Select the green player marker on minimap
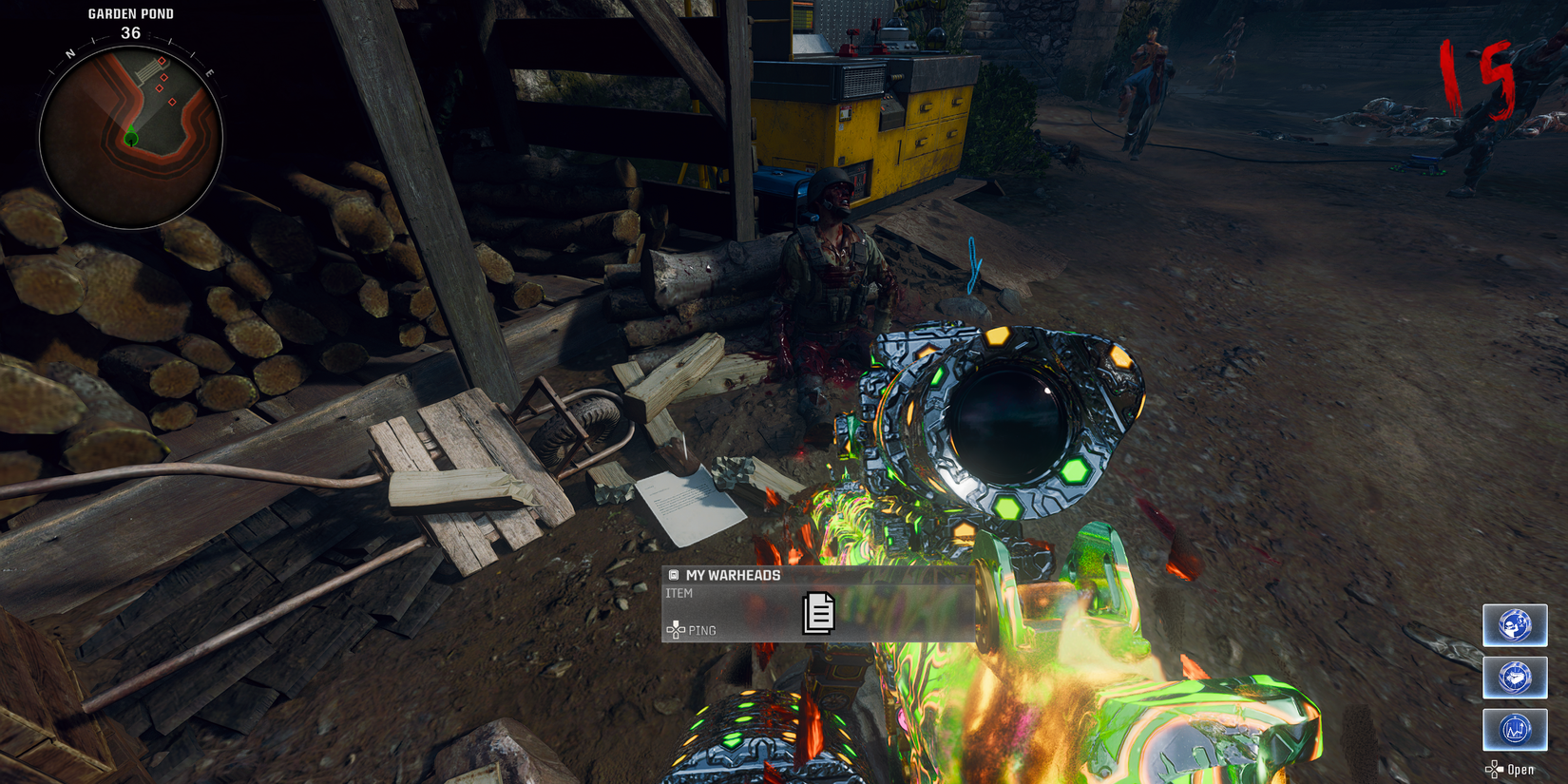This screenshot has height=784, width=1568. [x=131, y=139]
